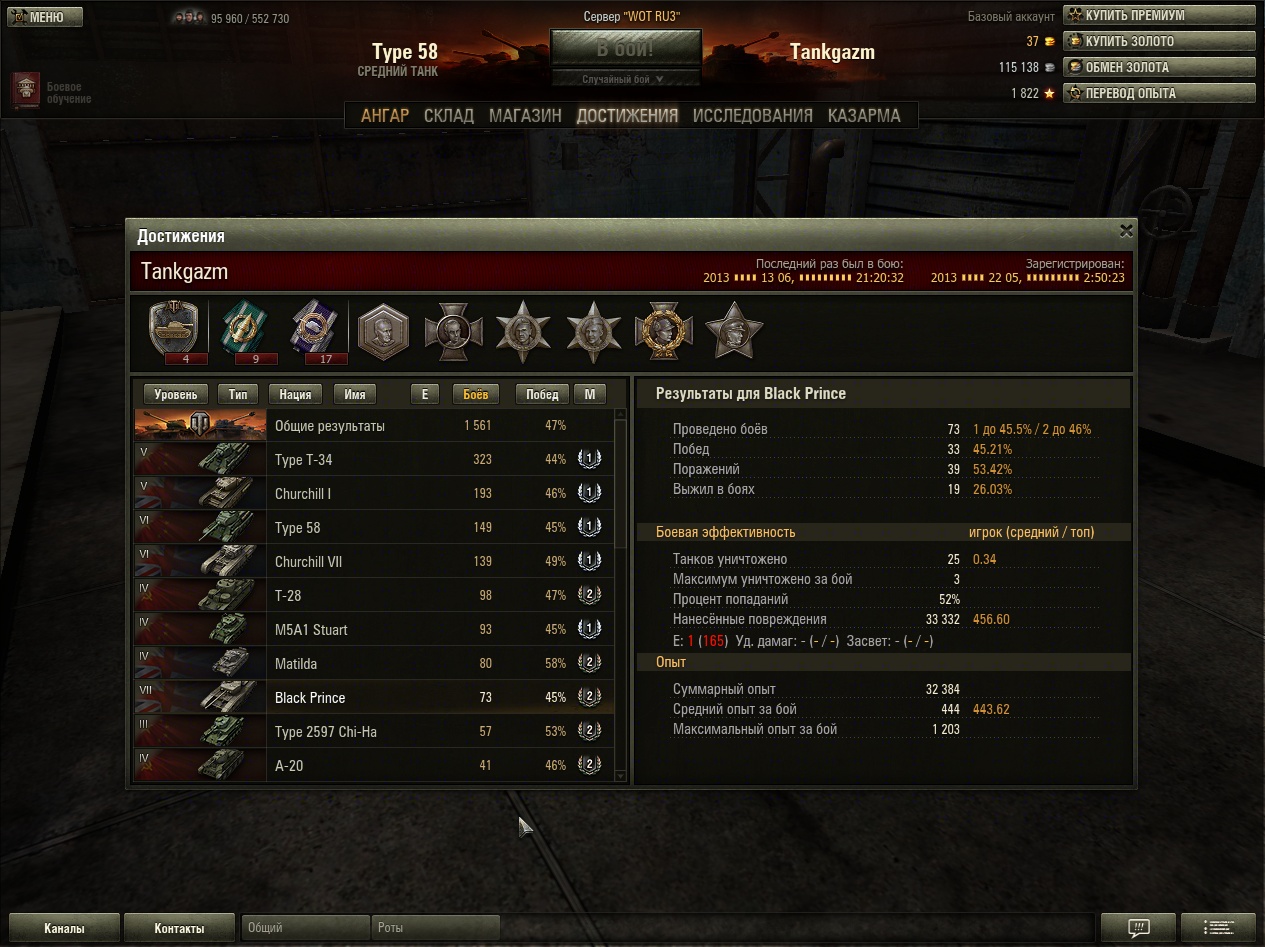Select Общие результаты overall stats row
The height and width of the screenshot is (947, 1265).
[x=380, y=426]
